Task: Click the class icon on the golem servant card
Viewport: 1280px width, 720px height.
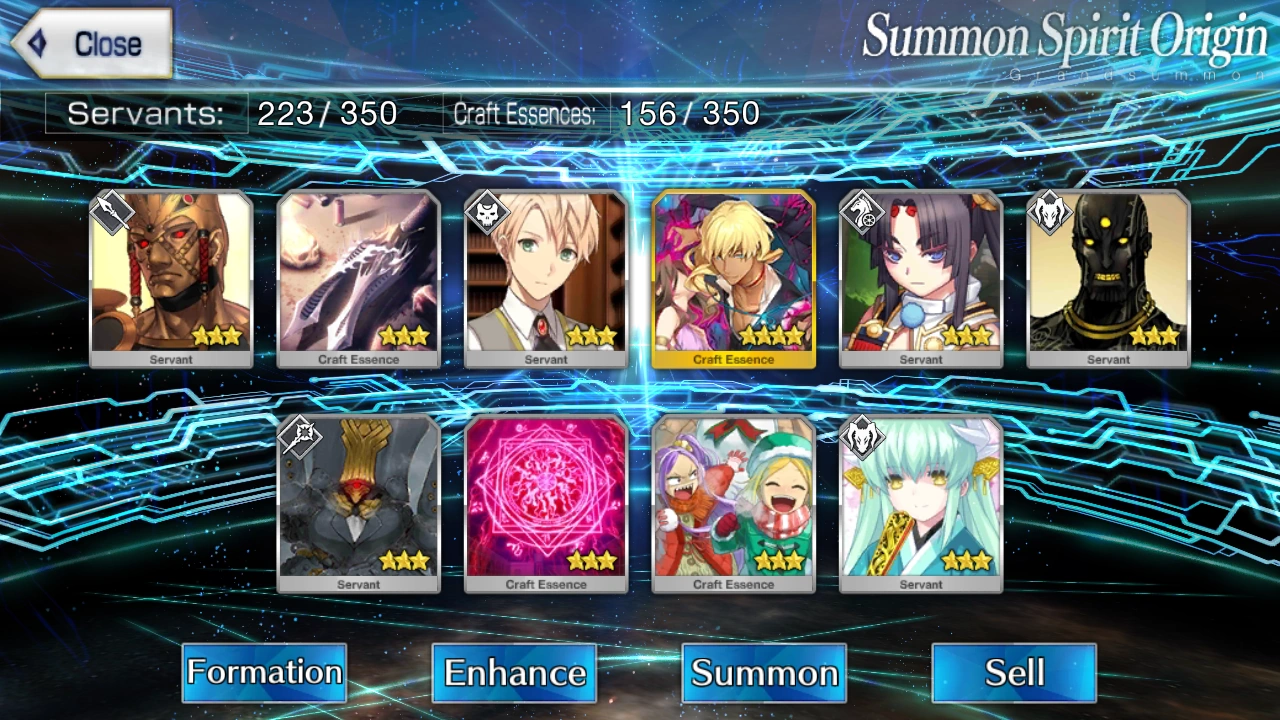Action: pyautogui.click(x=300, y=436)
